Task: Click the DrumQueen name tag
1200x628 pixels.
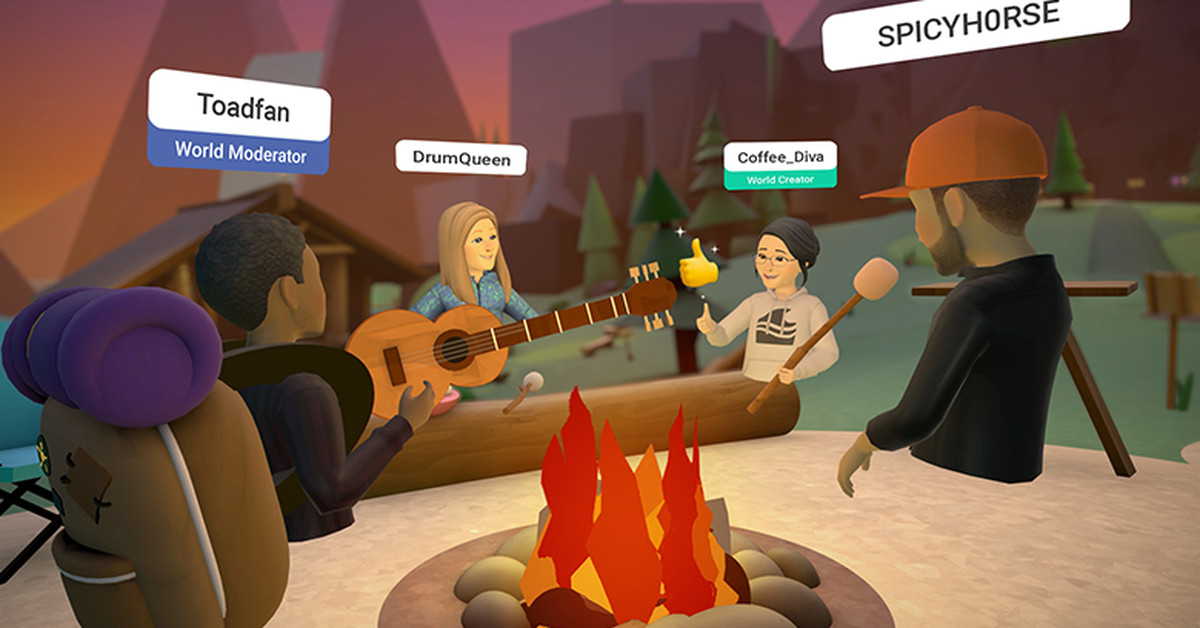Action: 460,158
